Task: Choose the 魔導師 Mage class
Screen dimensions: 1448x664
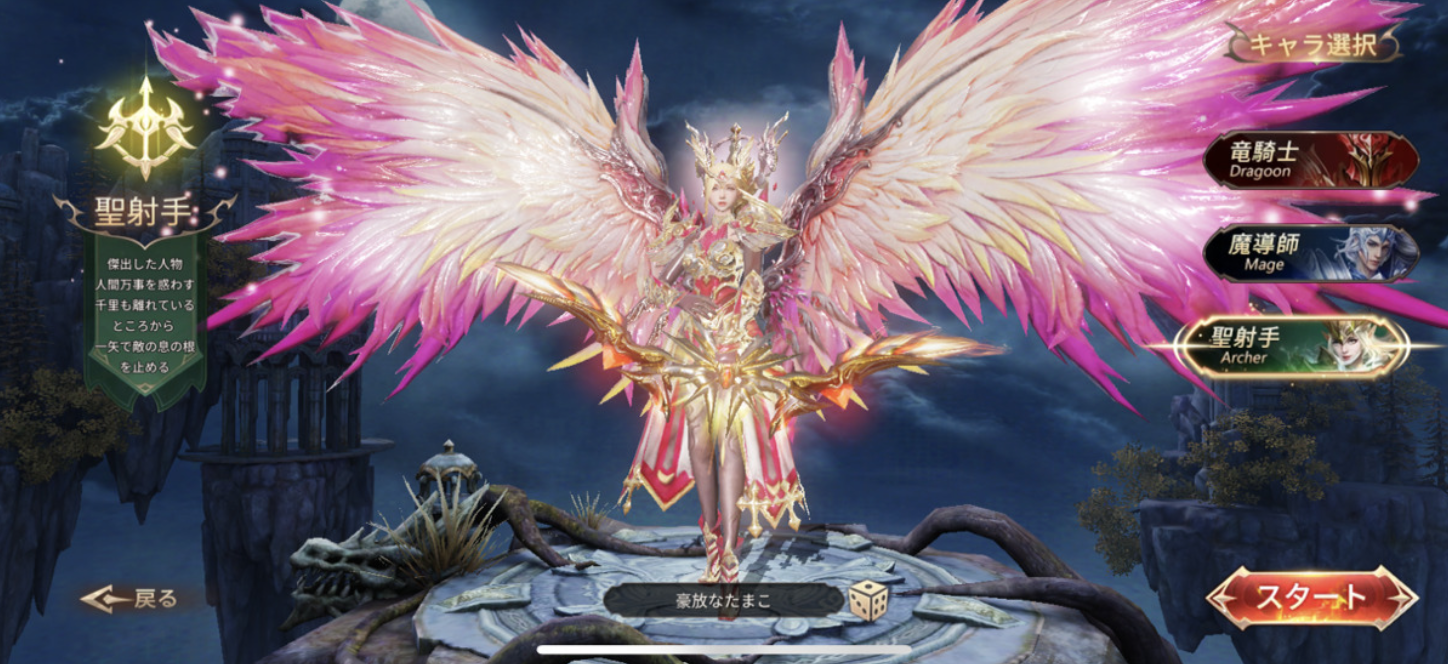Action: (x=1310, y=253)
